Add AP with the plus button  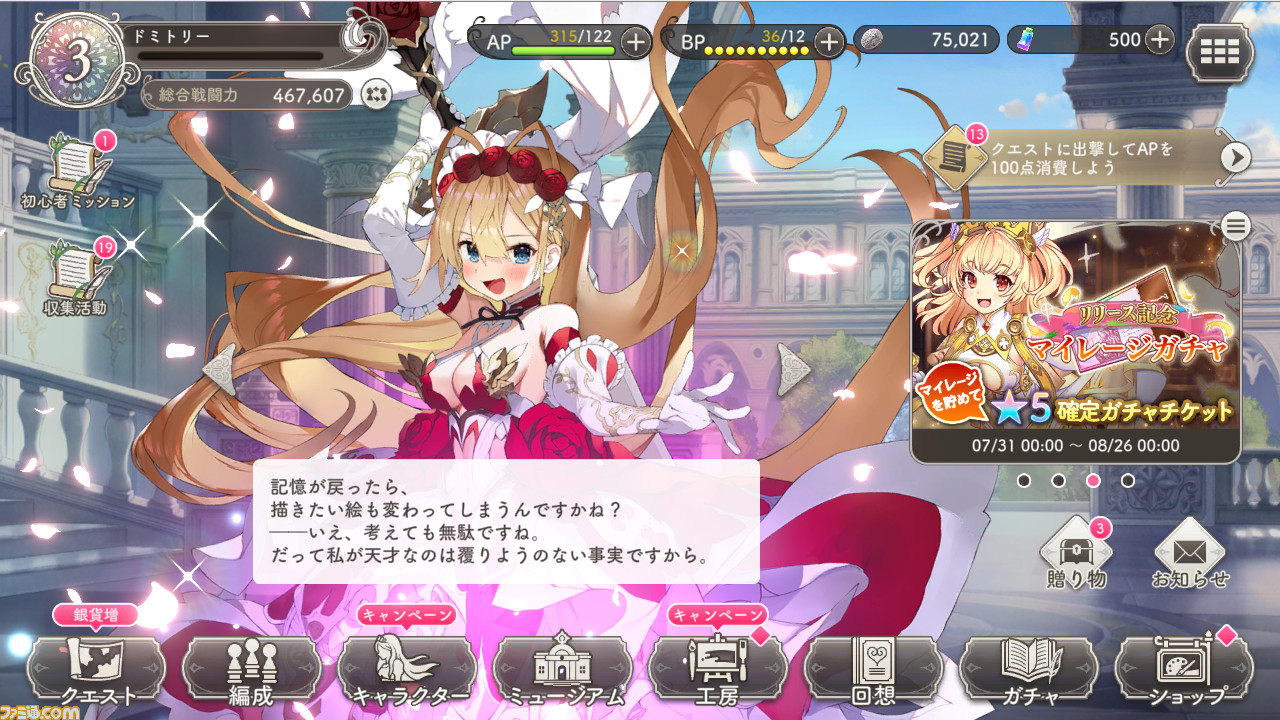coord(637,42)
